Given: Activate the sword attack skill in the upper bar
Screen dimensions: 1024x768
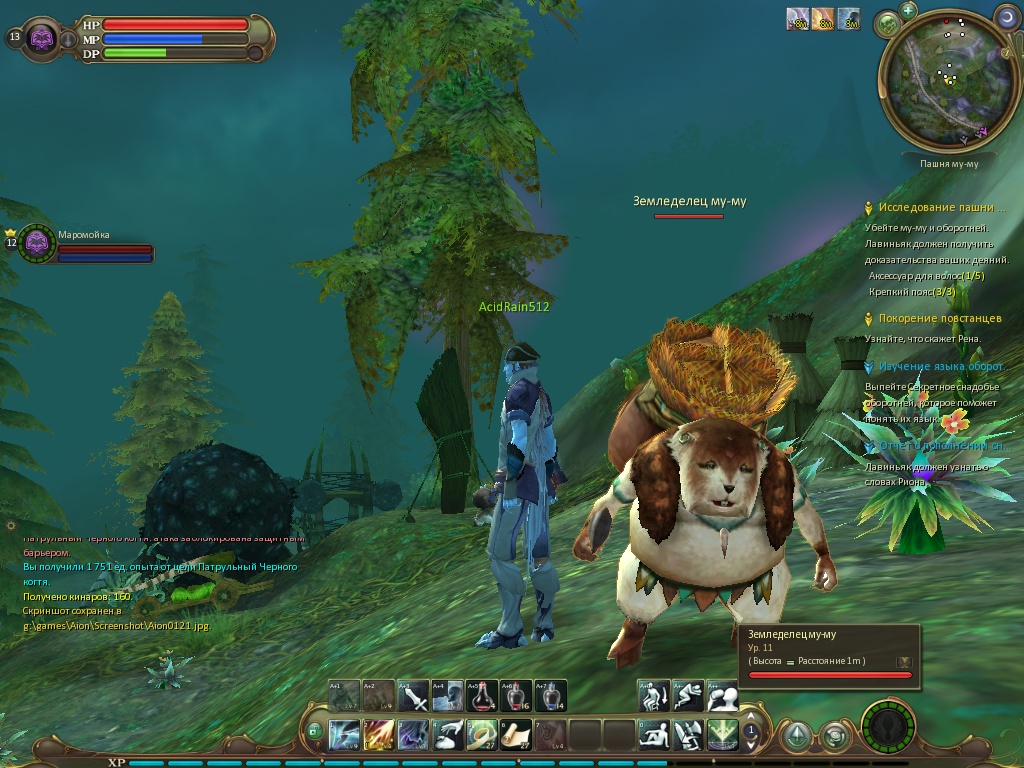Looking at the screenshot, I should pyautogui.click(x=414, y=695).
